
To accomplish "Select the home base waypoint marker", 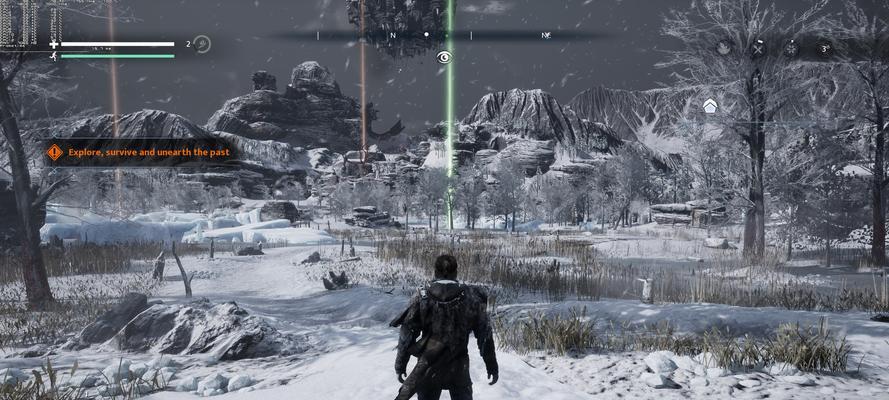I will click(709, 105).
